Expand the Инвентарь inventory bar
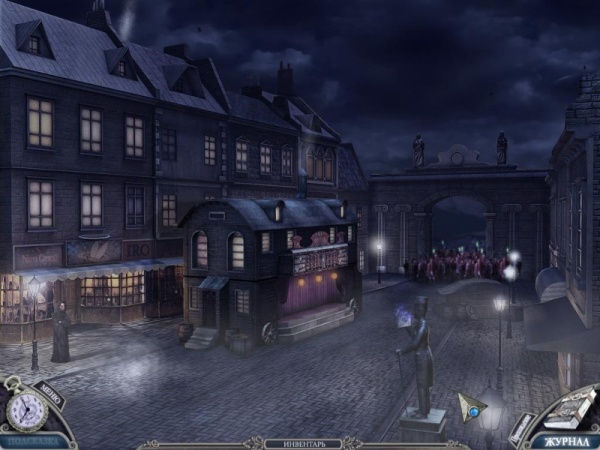 [x=299, y=443]
